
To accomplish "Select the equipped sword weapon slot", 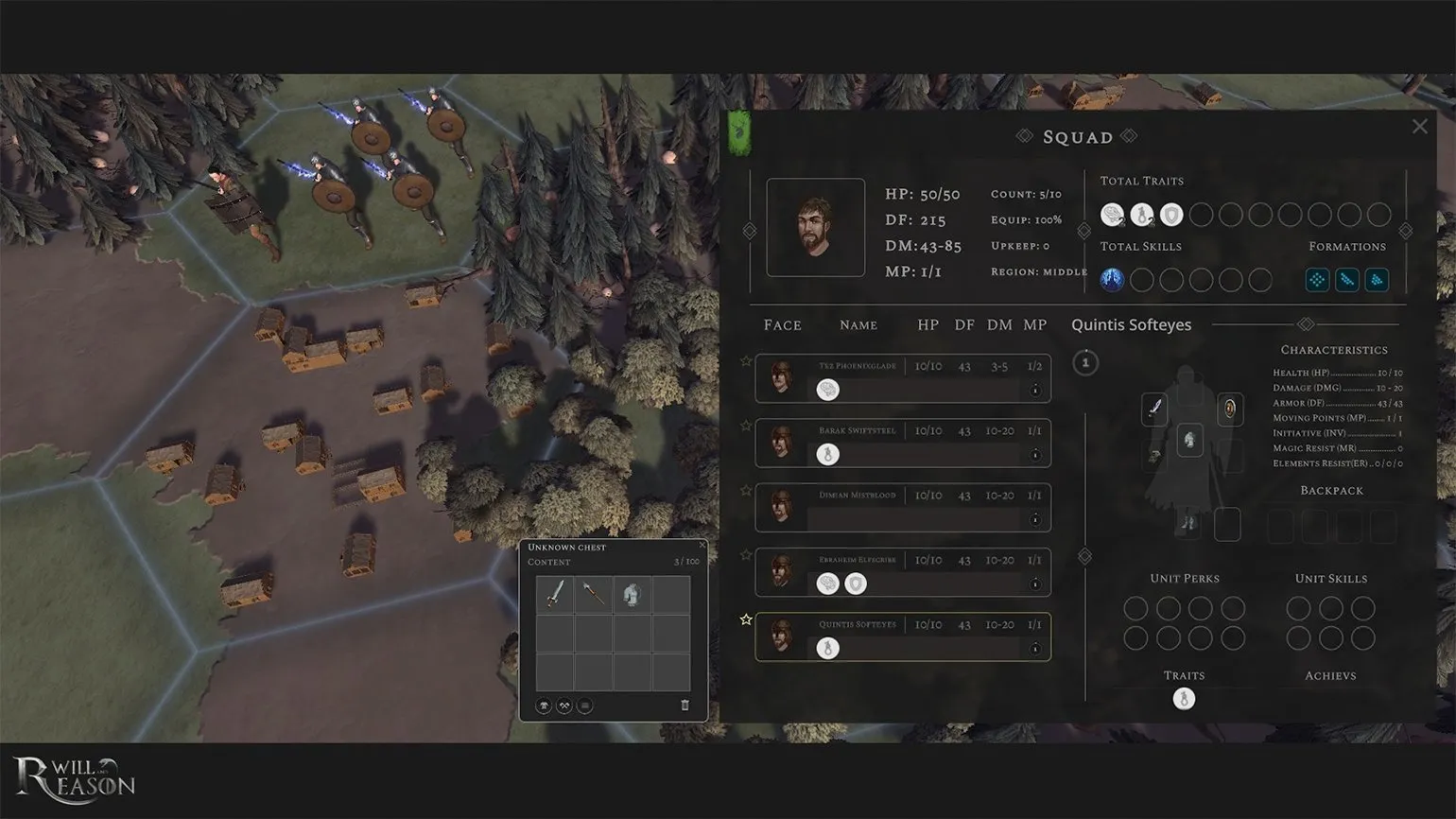I will coord(1154,409).
